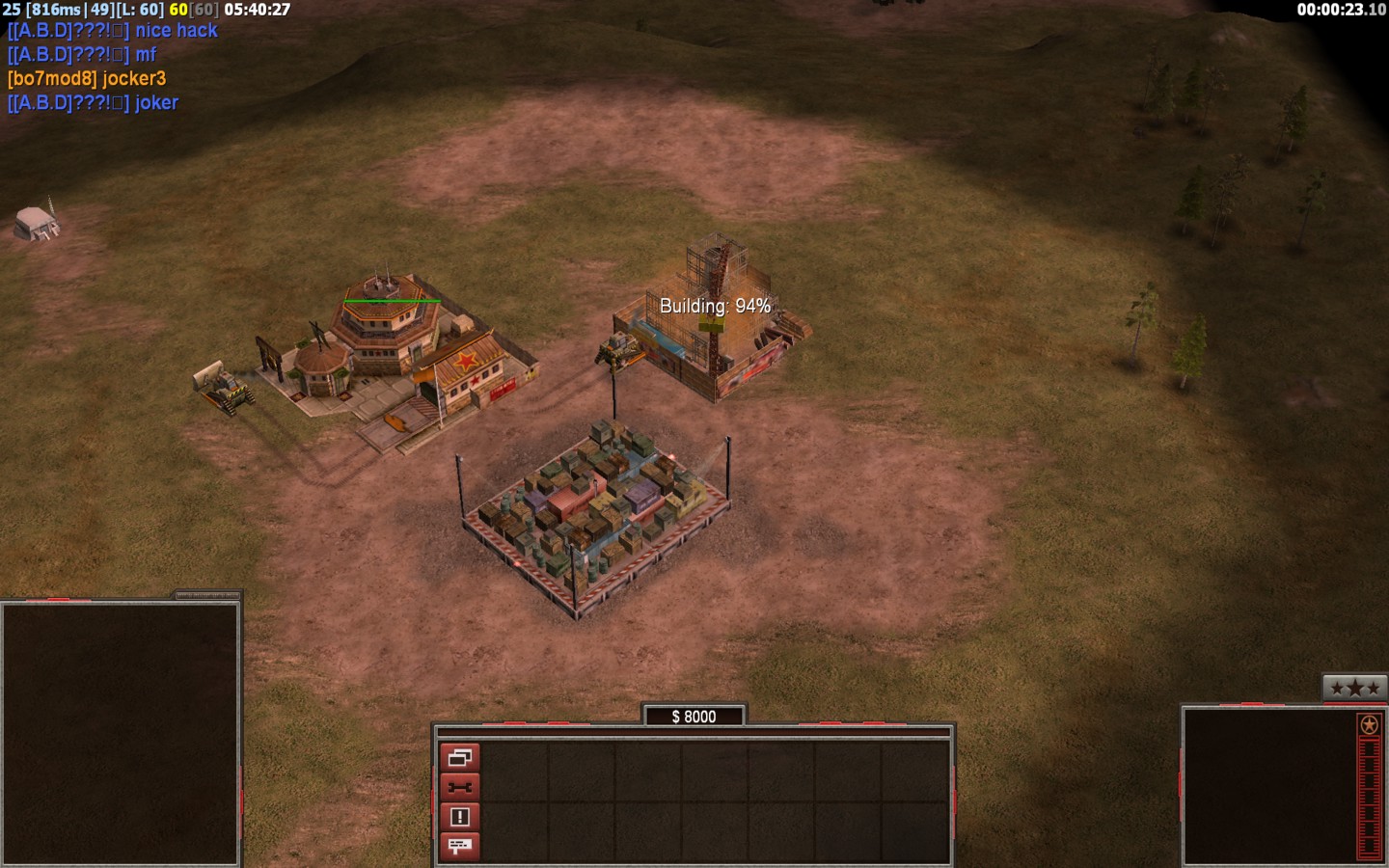Screen dimensions: 1389x868
Task: Open the options menu with overlapping windows icon
Action: tap(460, 757)
